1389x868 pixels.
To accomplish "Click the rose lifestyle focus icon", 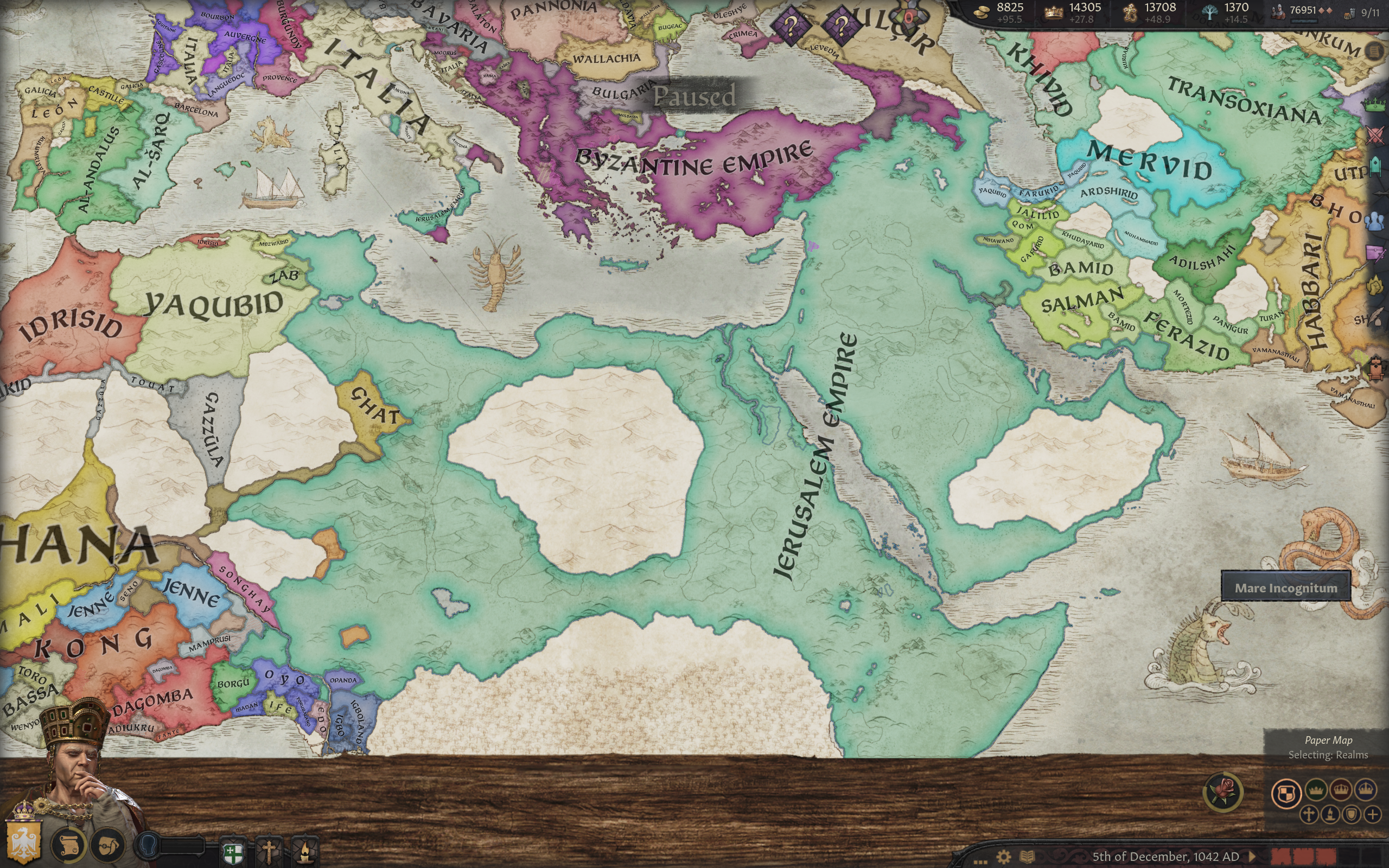I will [1223, 792].
